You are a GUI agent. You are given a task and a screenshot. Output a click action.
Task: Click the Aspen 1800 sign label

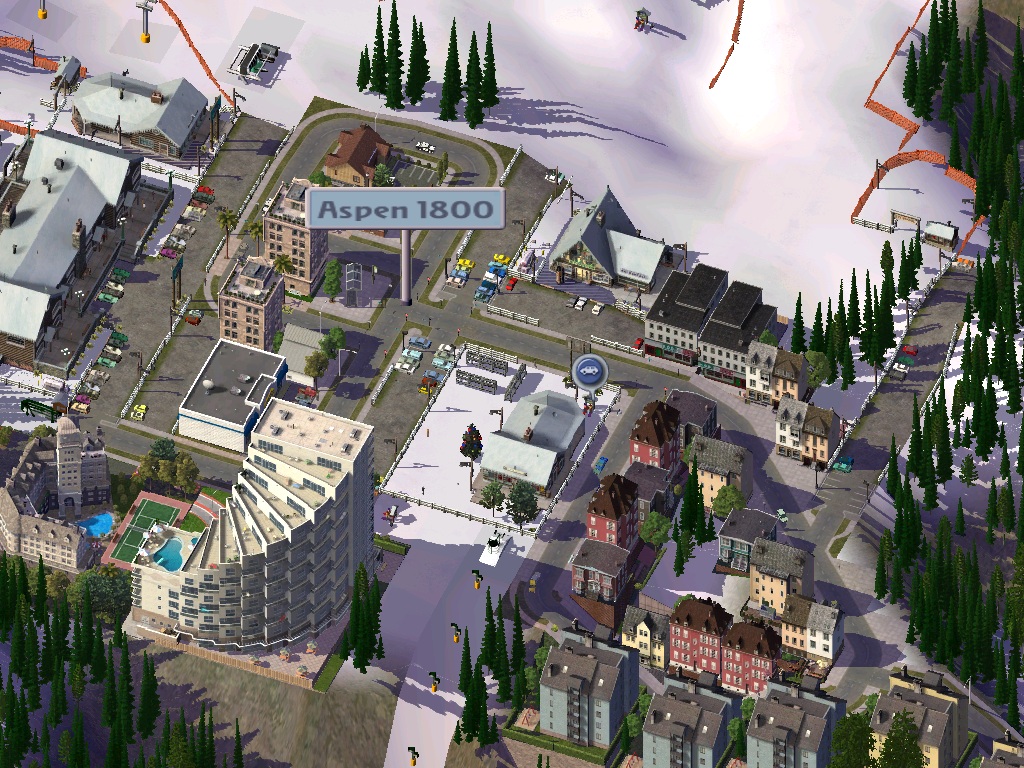(406, 209)
